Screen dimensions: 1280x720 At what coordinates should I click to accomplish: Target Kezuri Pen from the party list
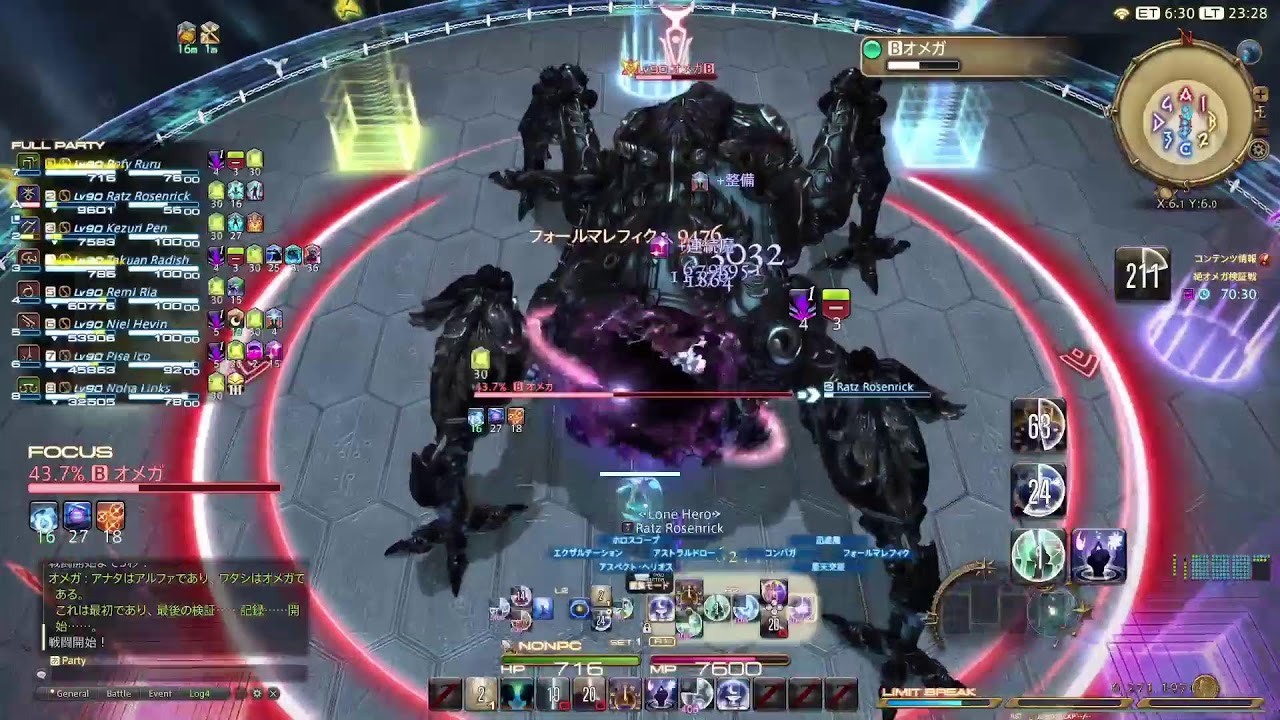[120, 228]
